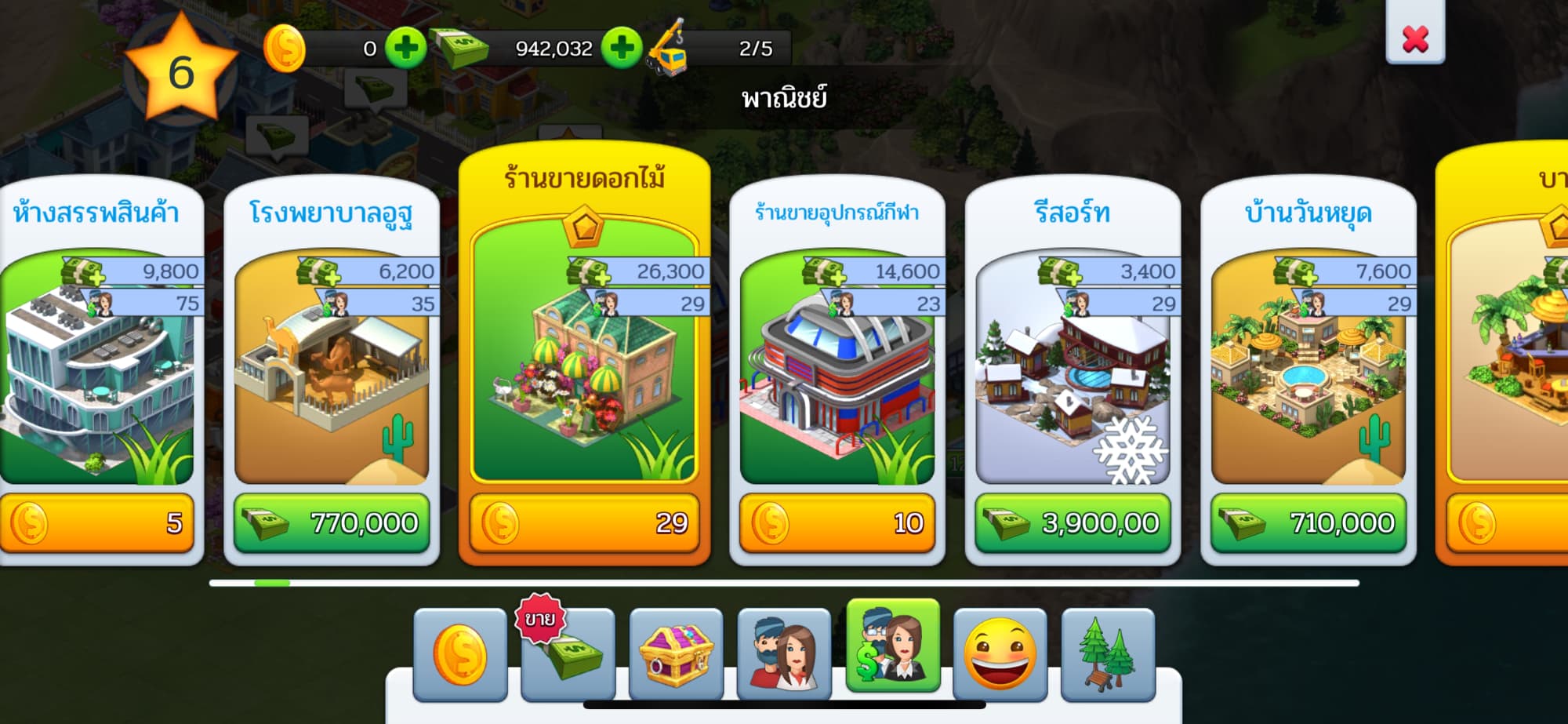The image size is (1568, 724).
Task: Buy the department store for 5 coins
Action: [96, 523]
